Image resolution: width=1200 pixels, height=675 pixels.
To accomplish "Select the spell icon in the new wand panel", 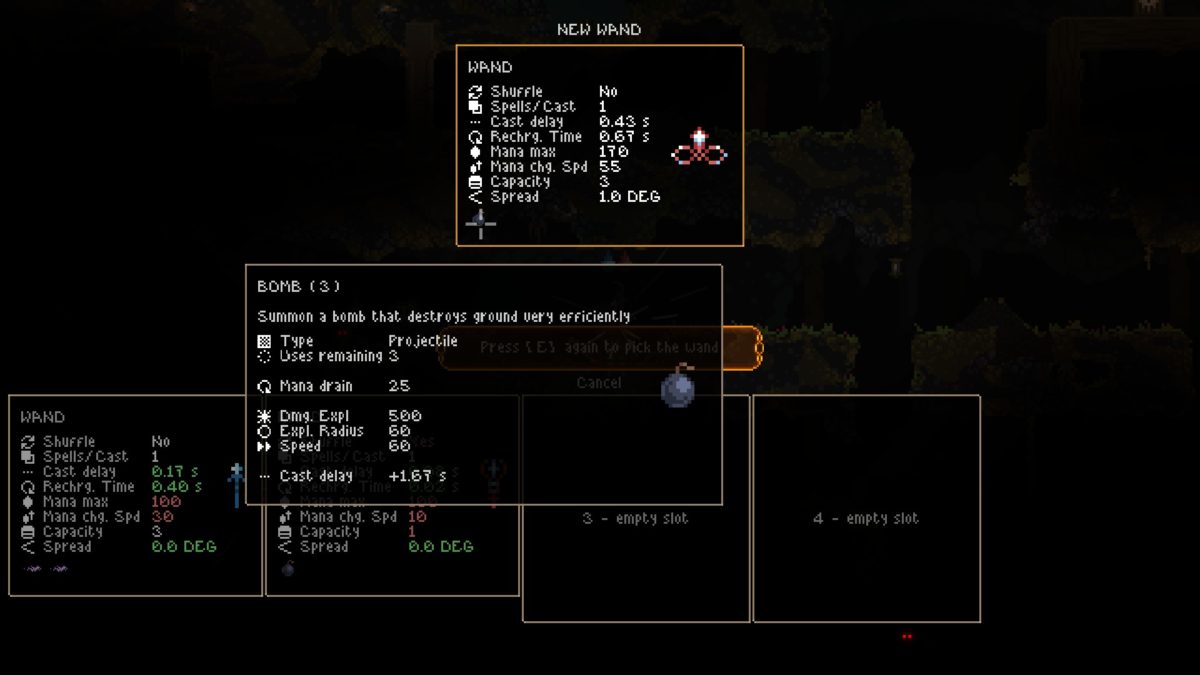I will [x=481, y=224].
